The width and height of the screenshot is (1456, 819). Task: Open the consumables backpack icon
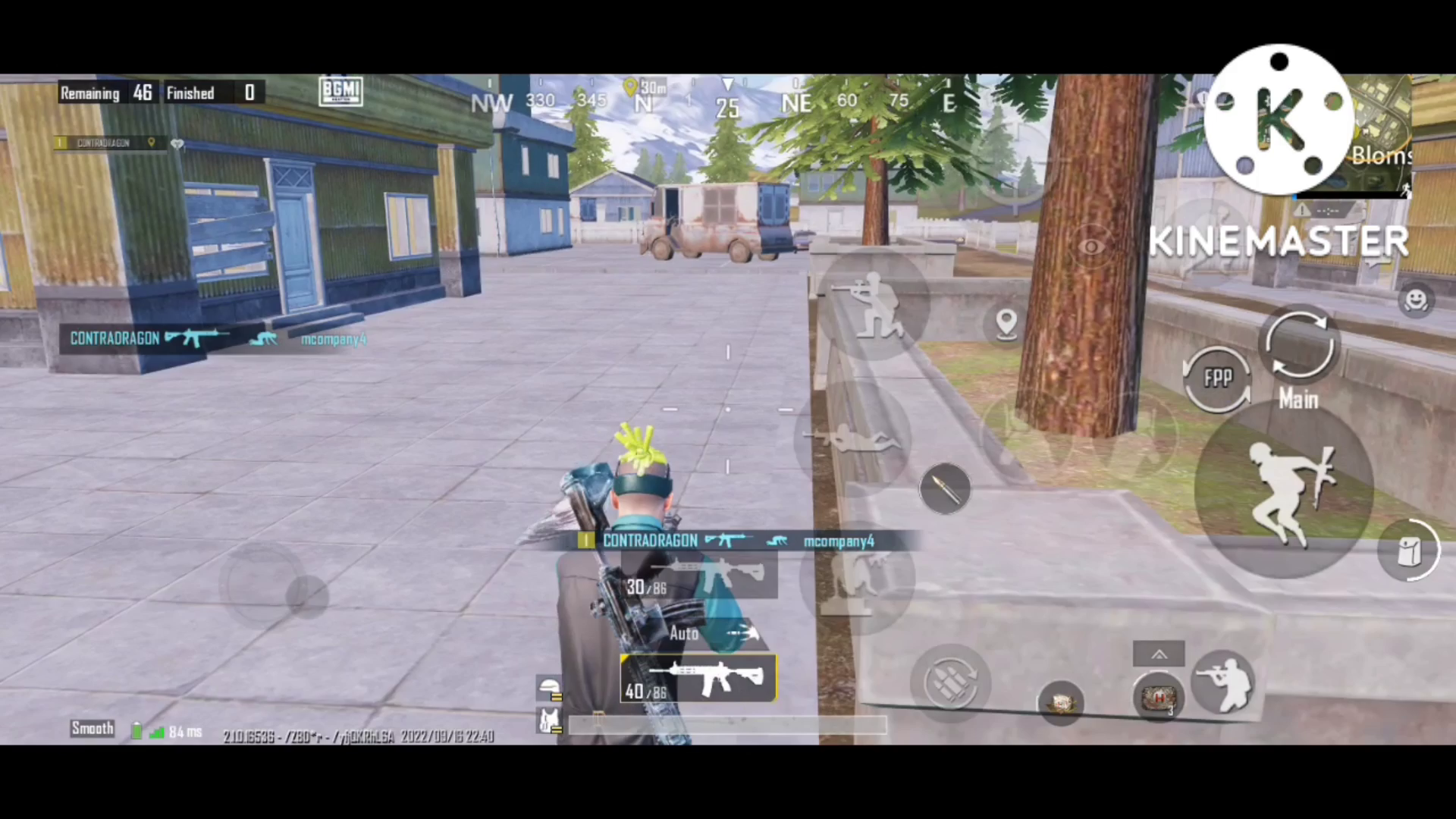point(1409,550)
